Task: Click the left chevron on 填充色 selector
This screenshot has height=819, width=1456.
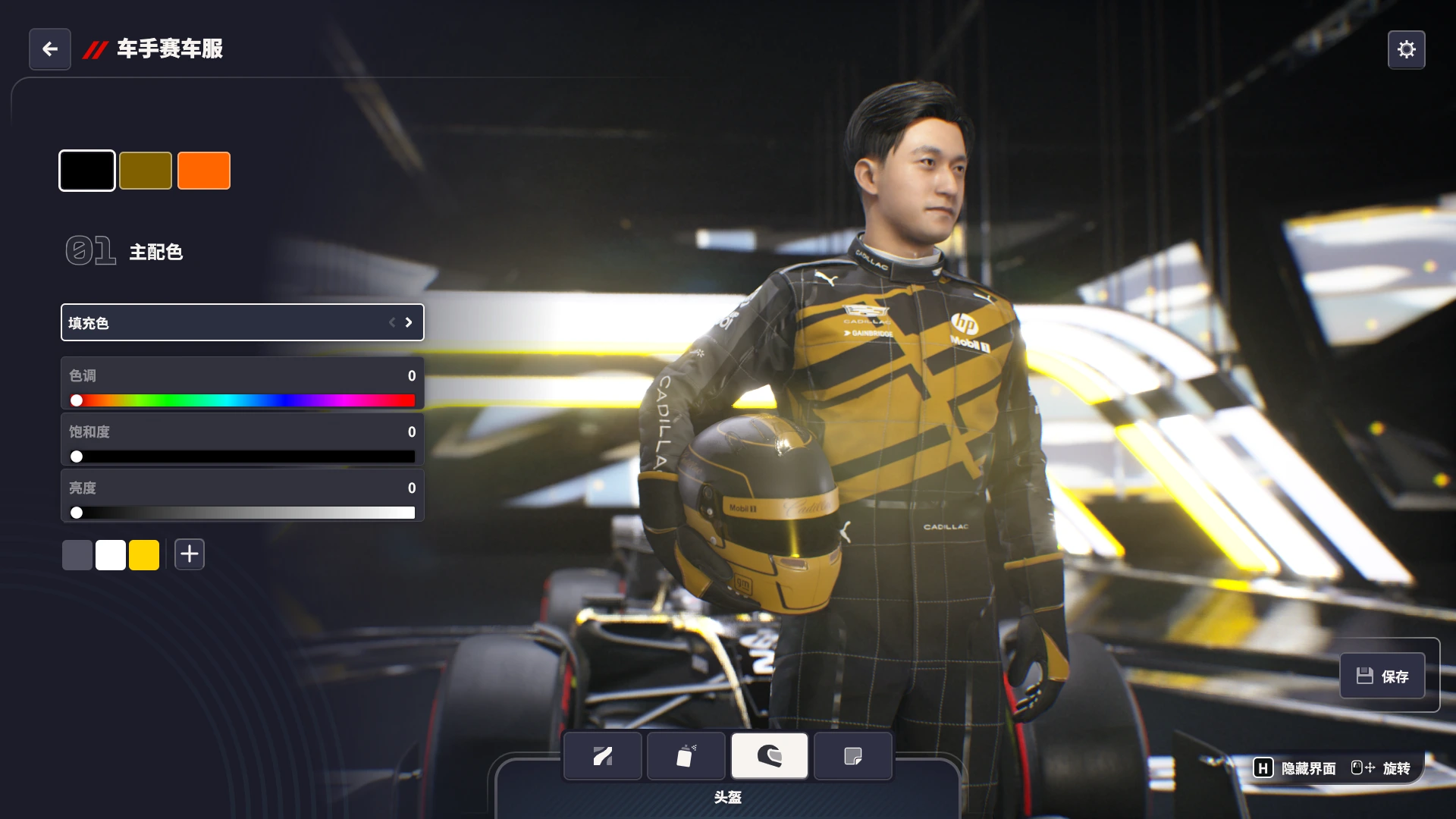Action: coord(391,322)
